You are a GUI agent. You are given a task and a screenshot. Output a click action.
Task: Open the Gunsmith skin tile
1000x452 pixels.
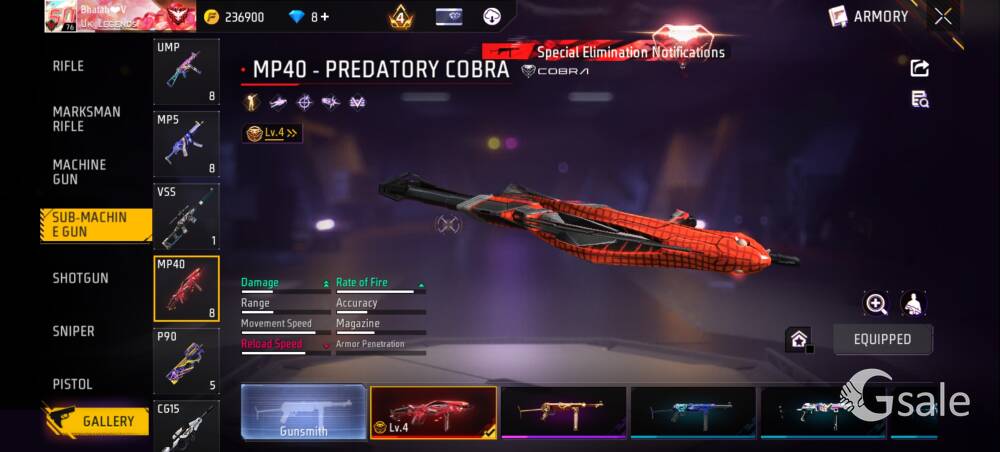[x=303, y=412]
